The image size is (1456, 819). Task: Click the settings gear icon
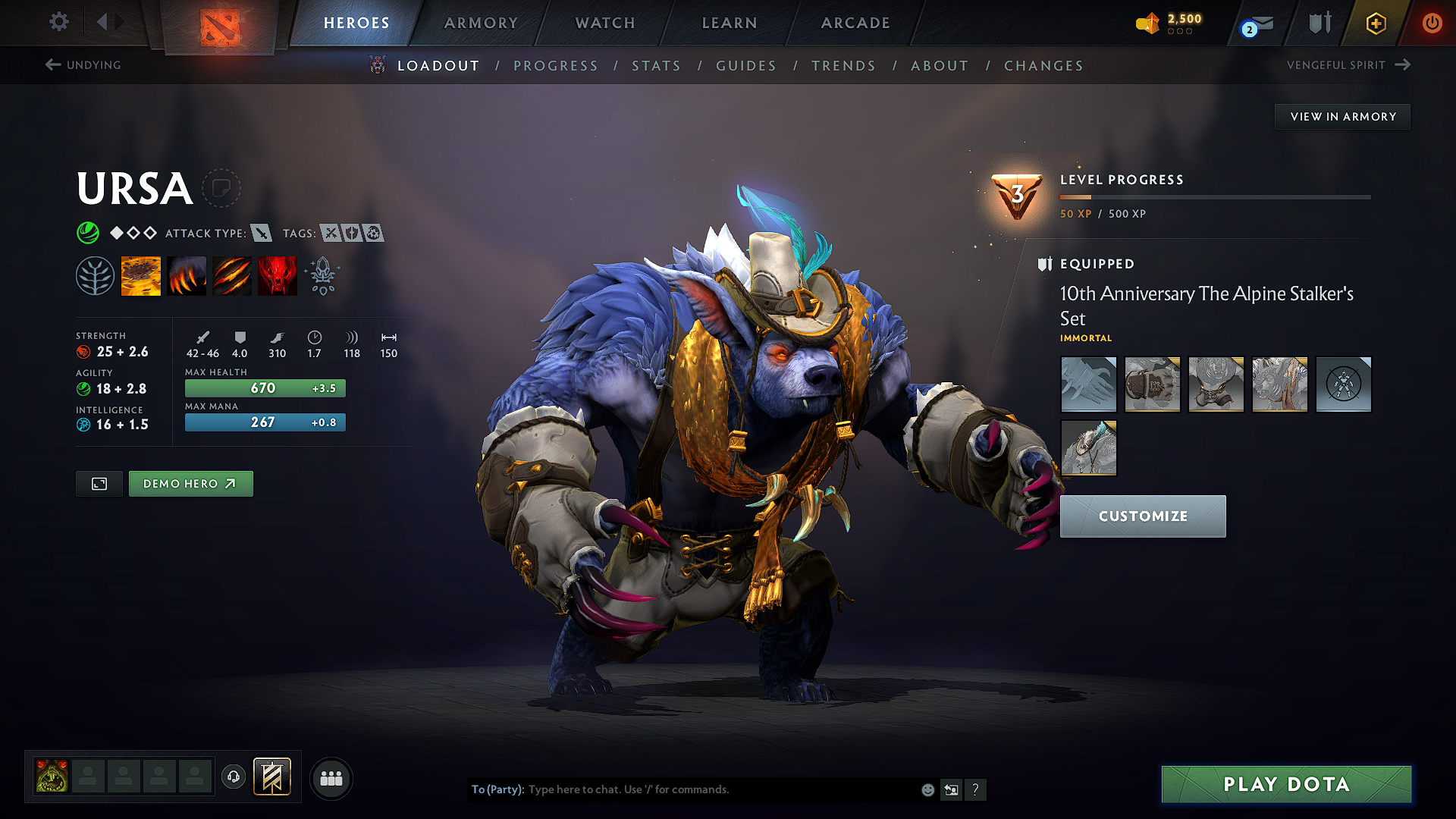pyautogui.click(x=58, y=22)
